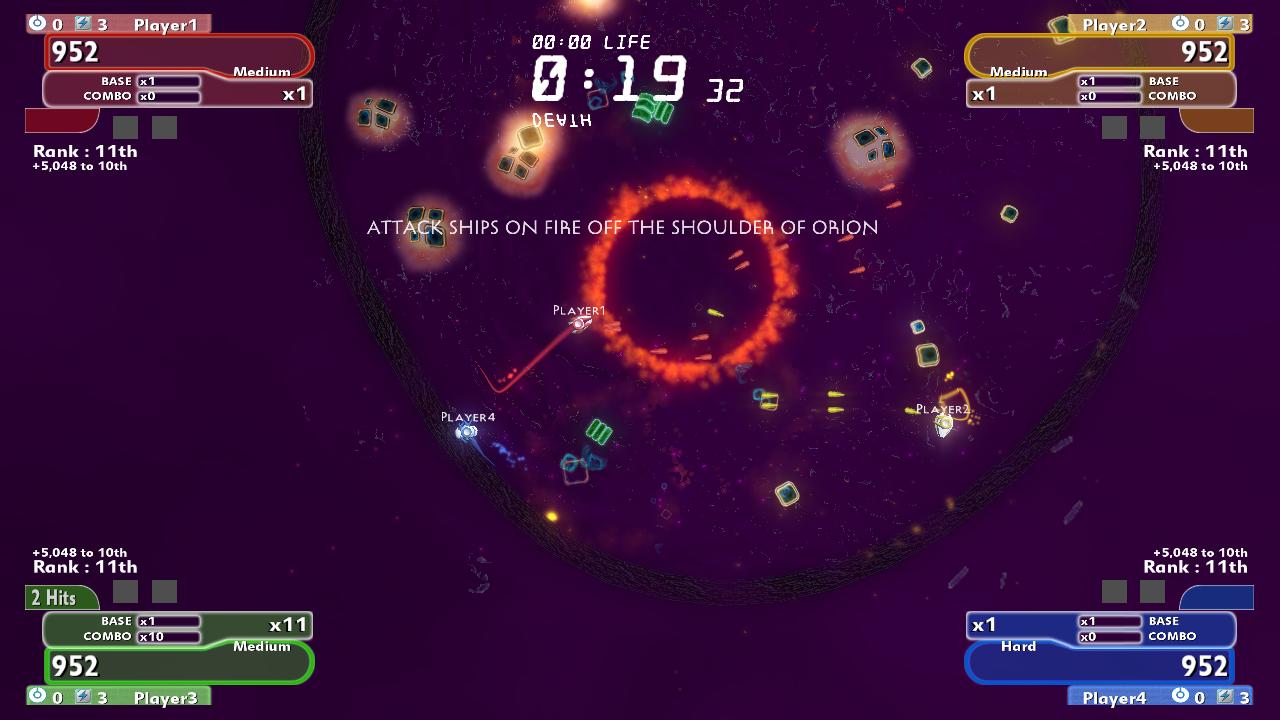Image resolution: width=1280 pixels, height=720 pixels.
Task: Click the lightning icon next to Player4's name
Action: click(x=1226, y=697)
